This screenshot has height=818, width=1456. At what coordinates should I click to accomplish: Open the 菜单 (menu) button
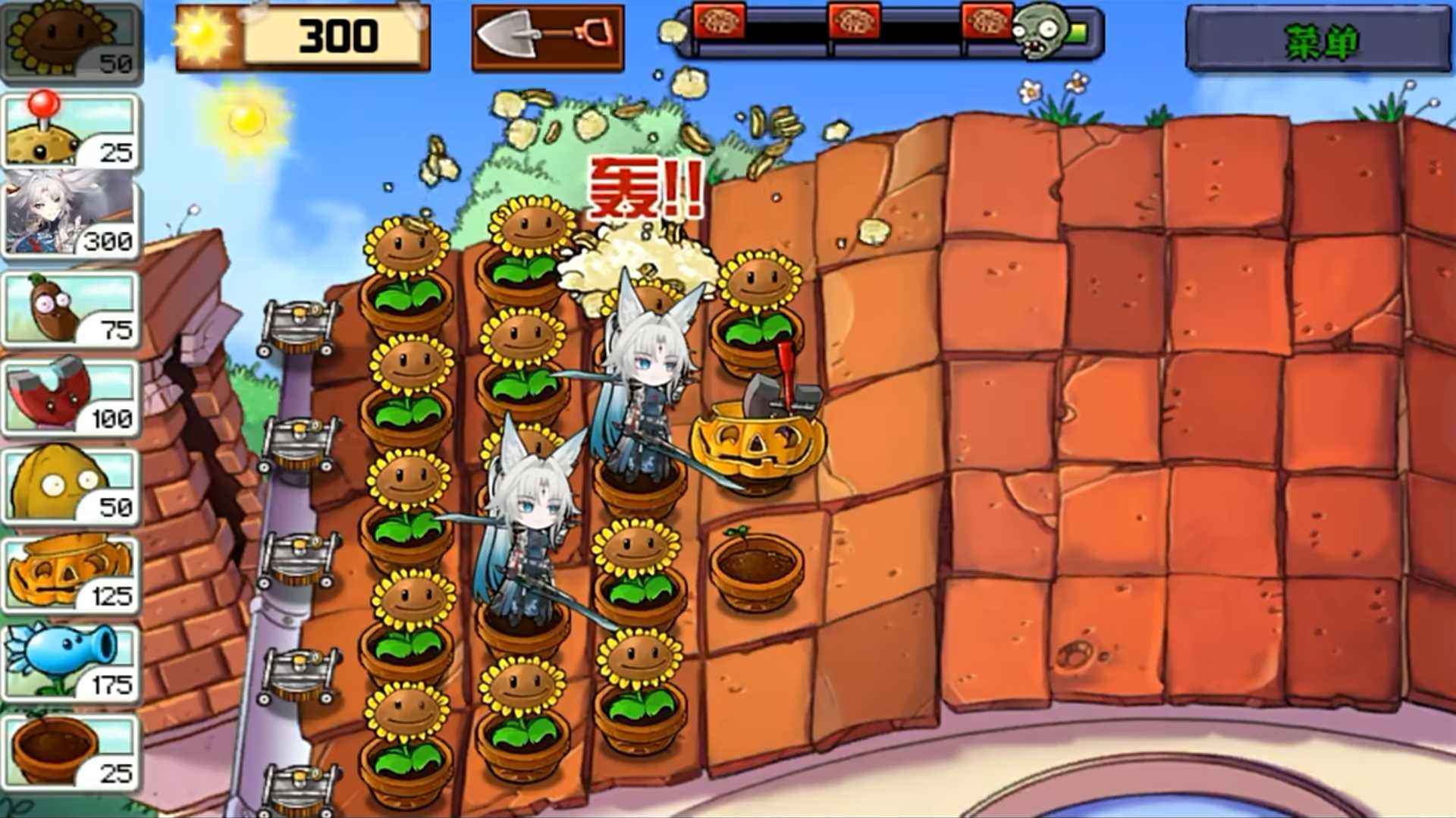[x=1319, y=38]
